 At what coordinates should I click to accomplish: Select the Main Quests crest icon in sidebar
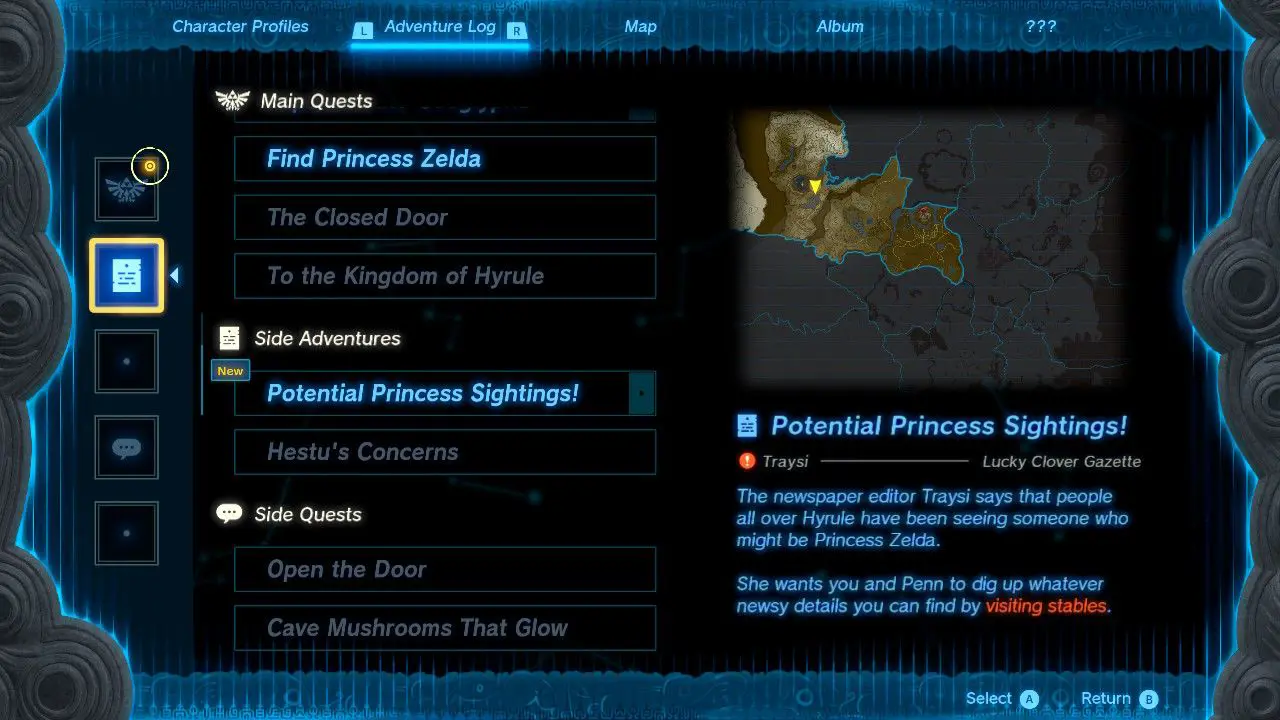126,189
